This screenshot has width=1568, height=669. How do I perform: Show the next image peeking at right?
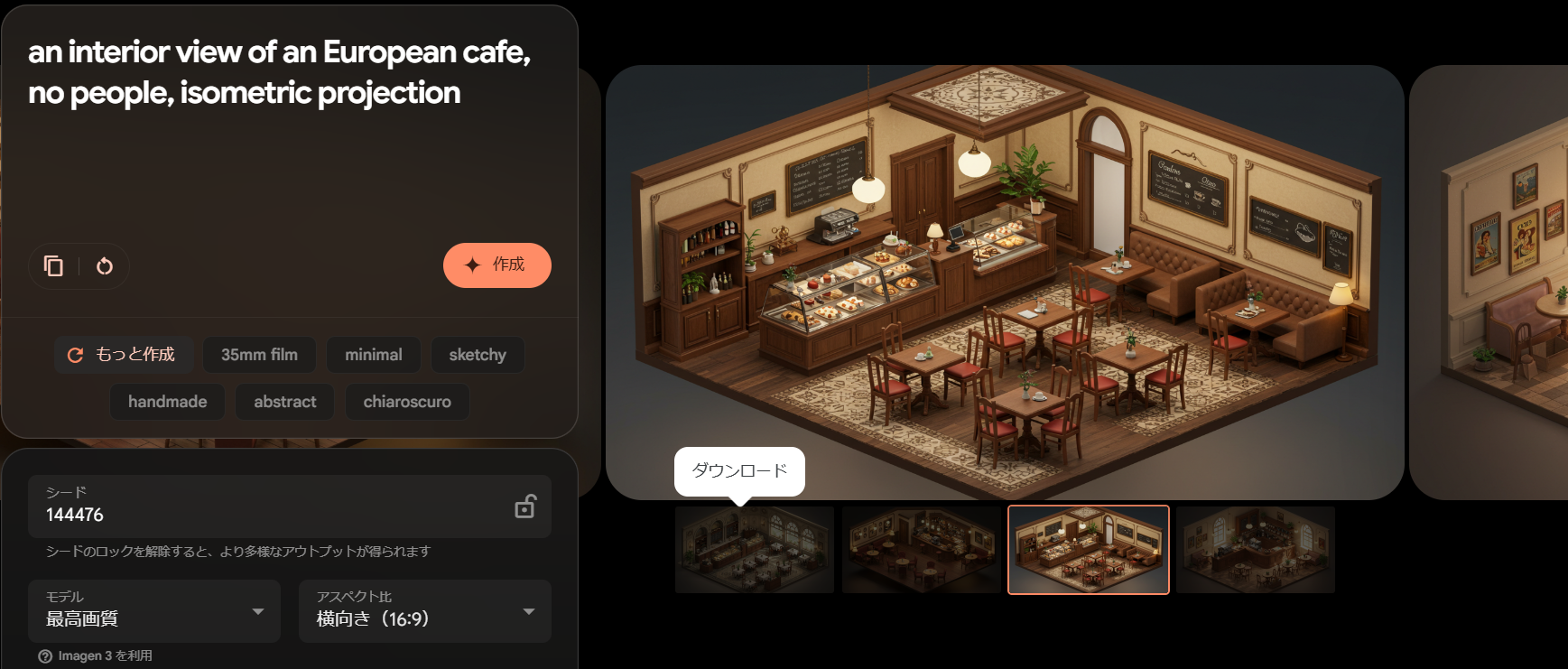1498,282
